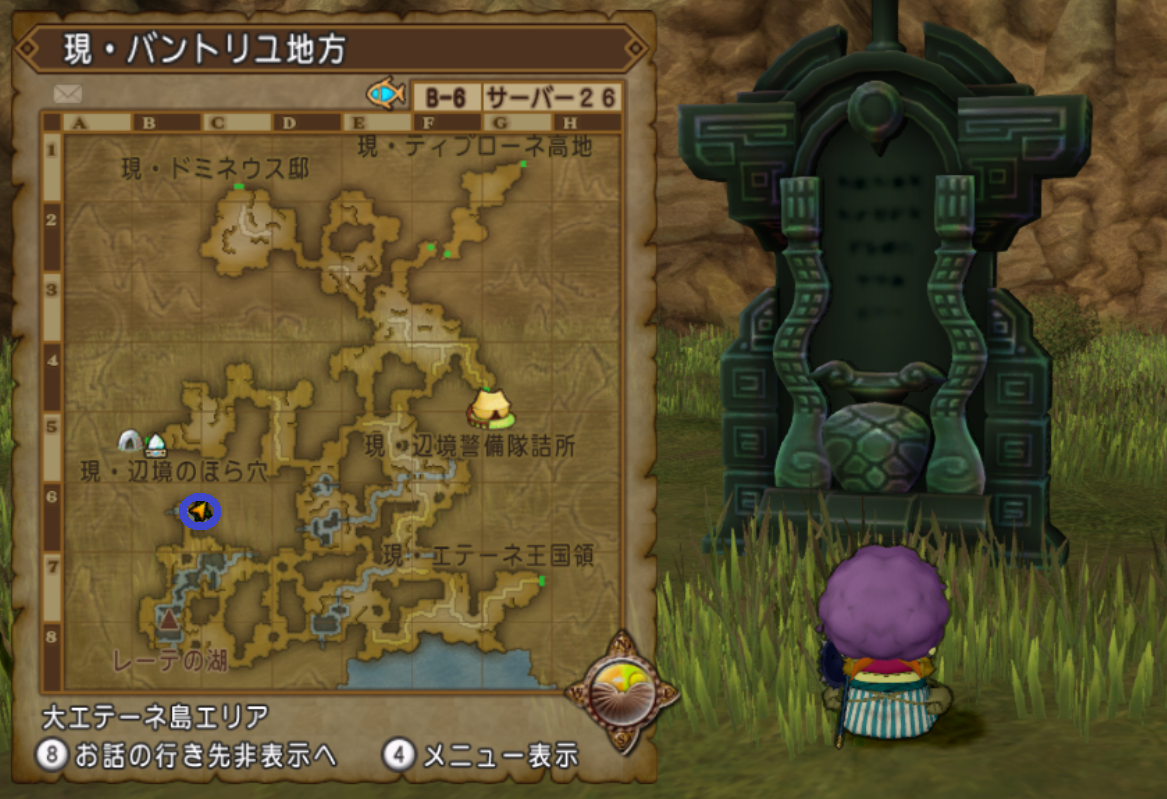
Task: Toggle お話の行き先非表示へ option
Action: 187,756
